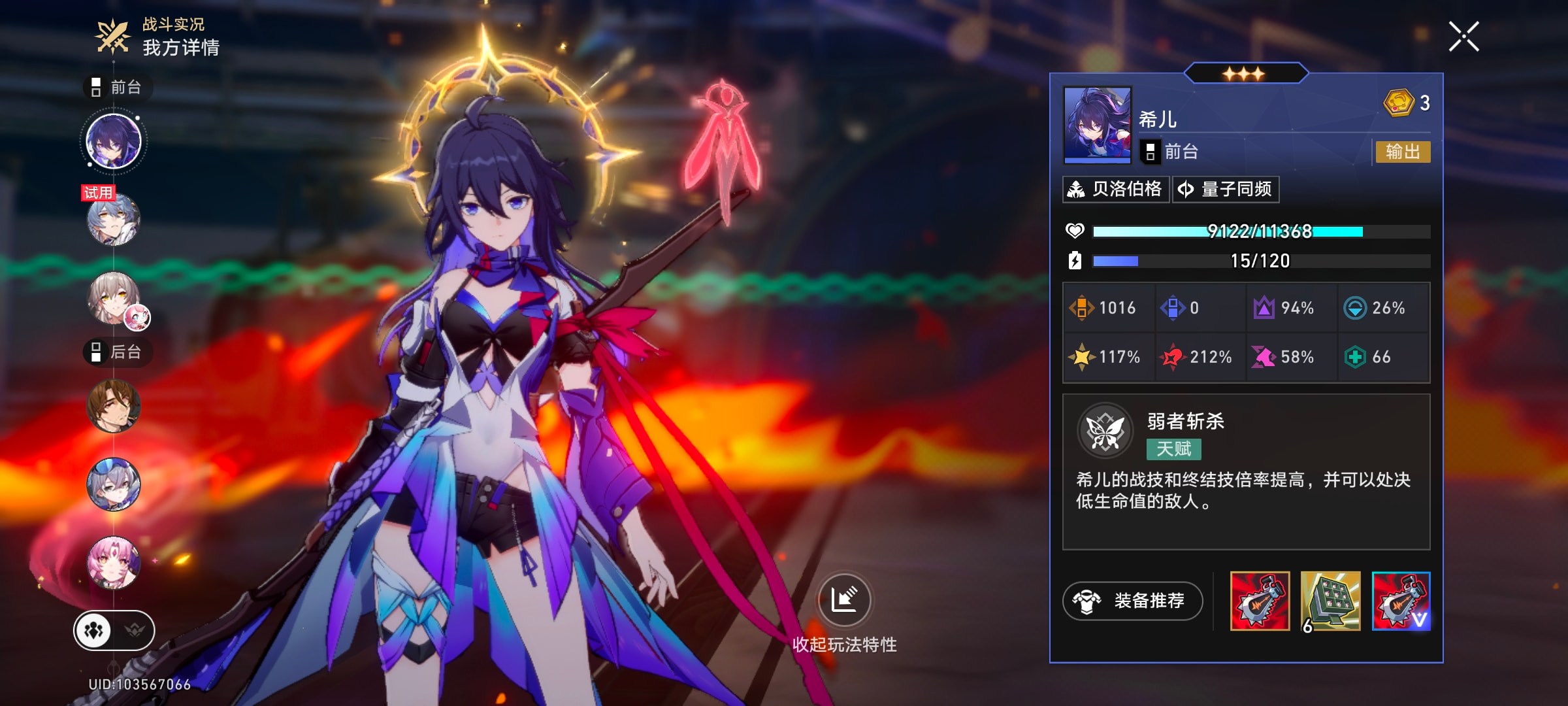Select Seele's portrait in the front row

click(x=114, y=141)
